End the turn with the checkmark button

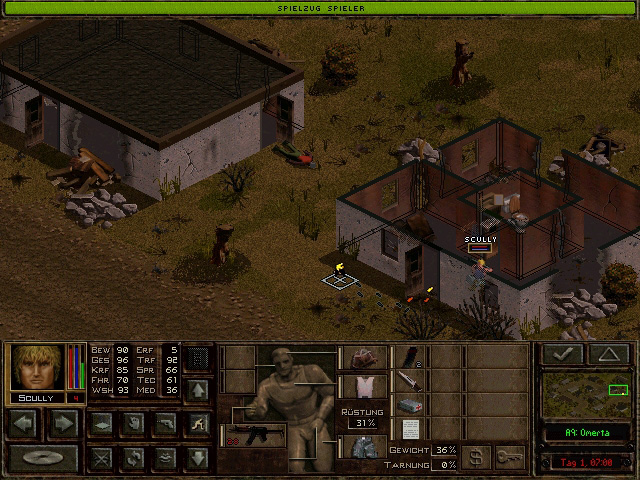coord(561,354)
